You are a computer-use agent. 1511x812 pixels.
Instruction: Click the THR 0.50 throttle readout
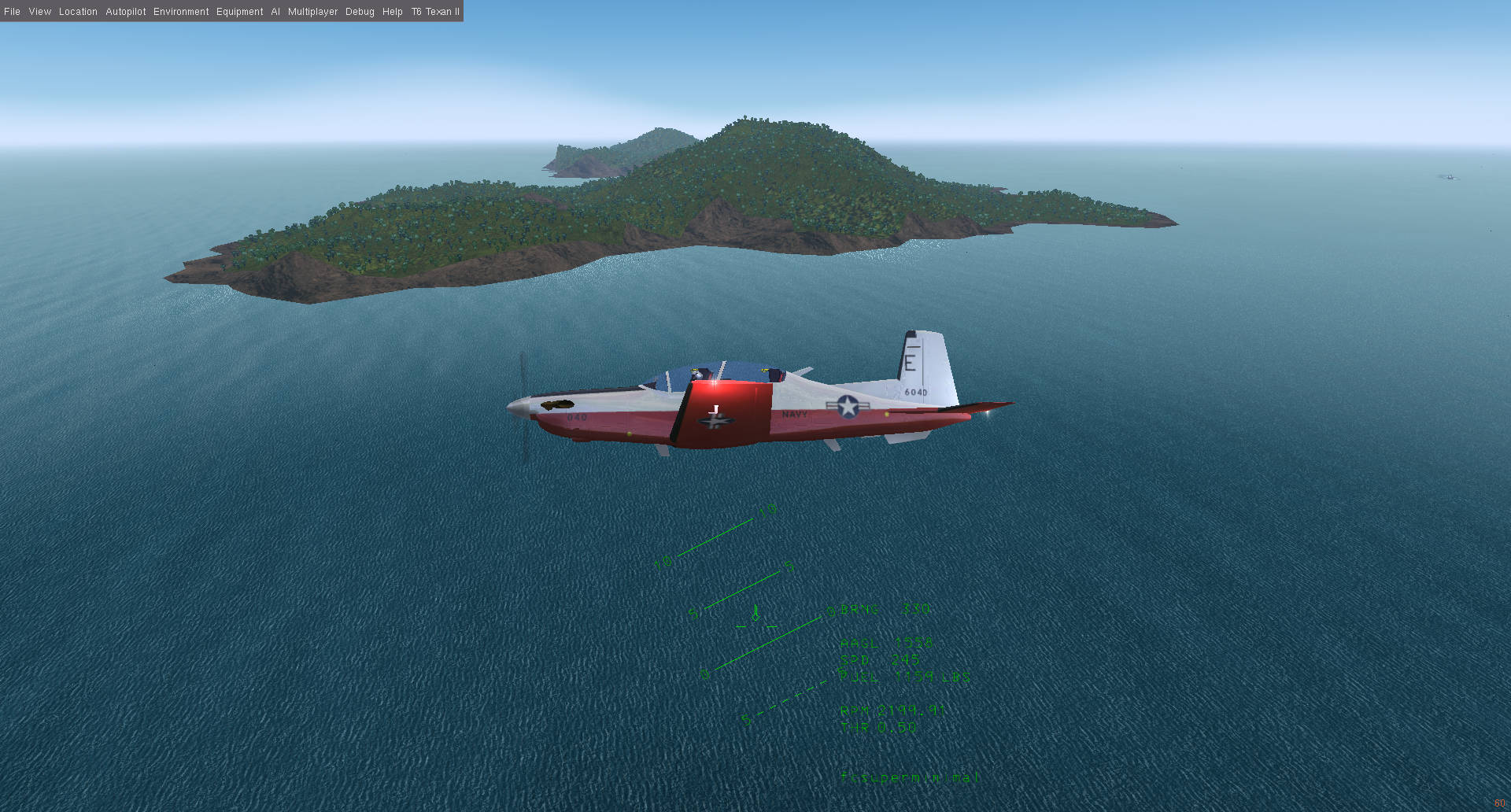tap(877, 727)
